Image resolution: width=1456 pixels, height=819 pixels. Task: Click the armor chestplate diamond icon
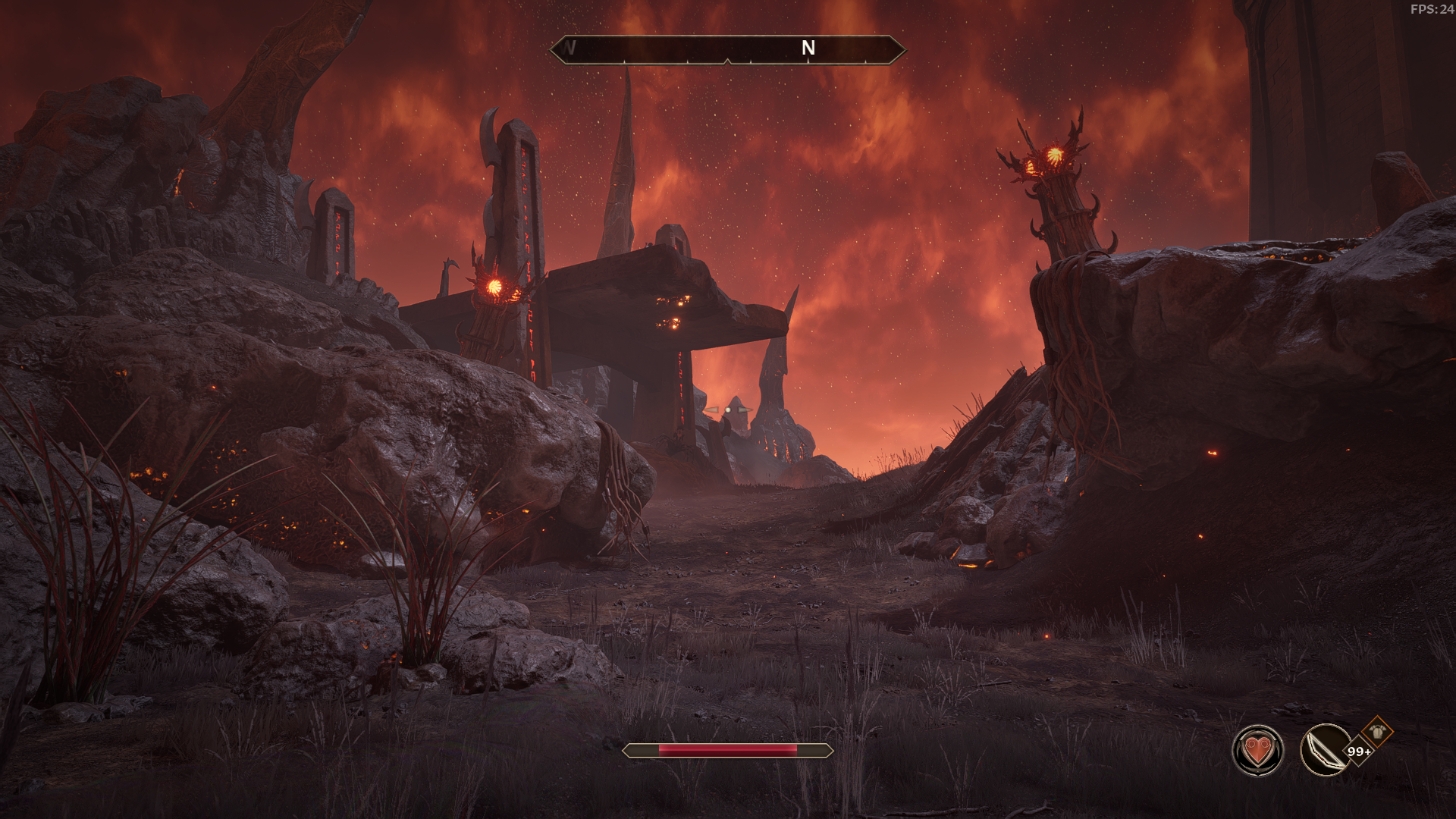(x=1377, y=732)
